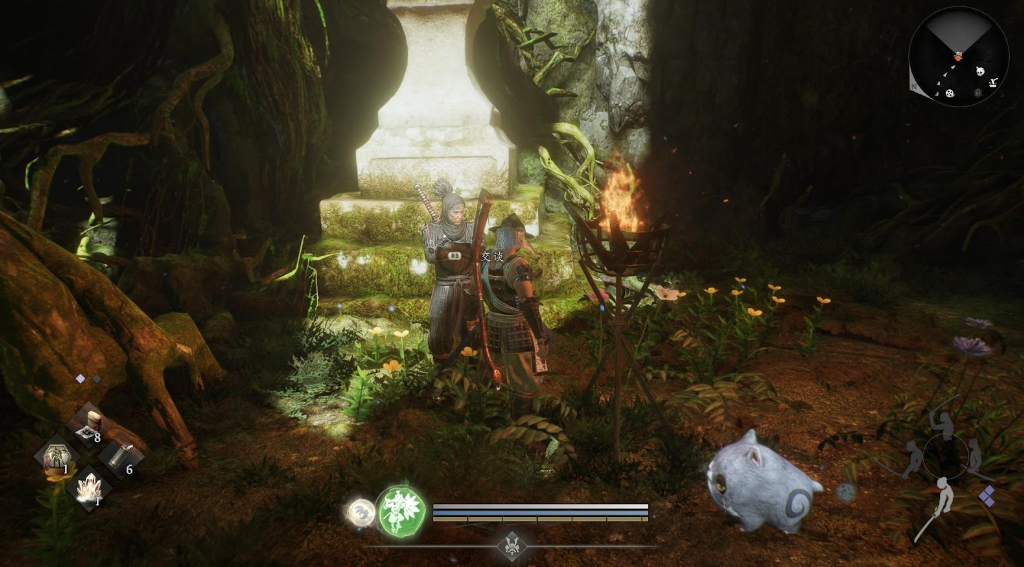Click the small white yokai ability orb
The image size is (1024, 567).
click(x=360, y=512)
